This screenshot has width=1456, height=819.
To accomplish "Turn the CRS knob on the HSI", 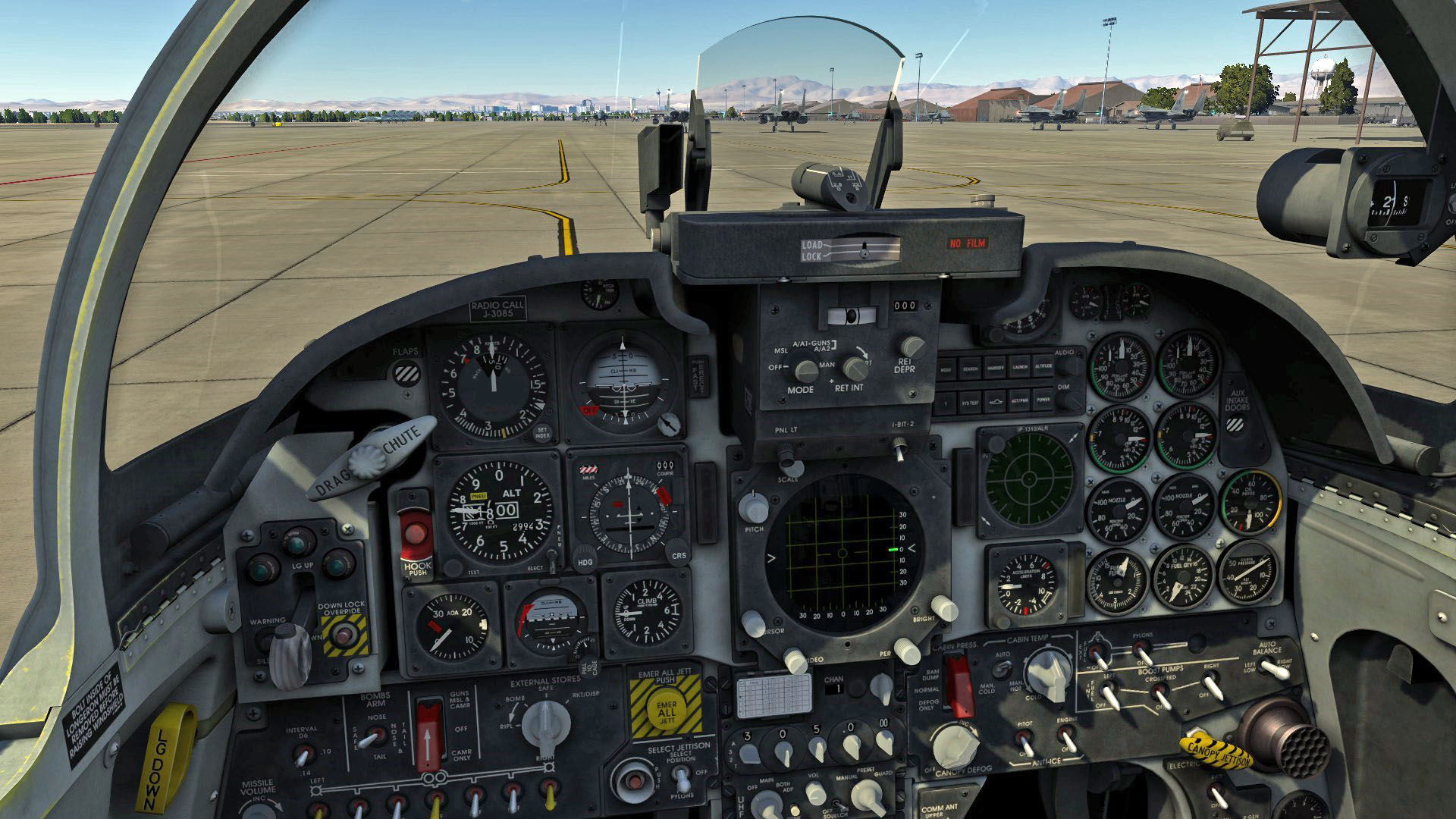I will pyautogui.click(x=679, y=554).
